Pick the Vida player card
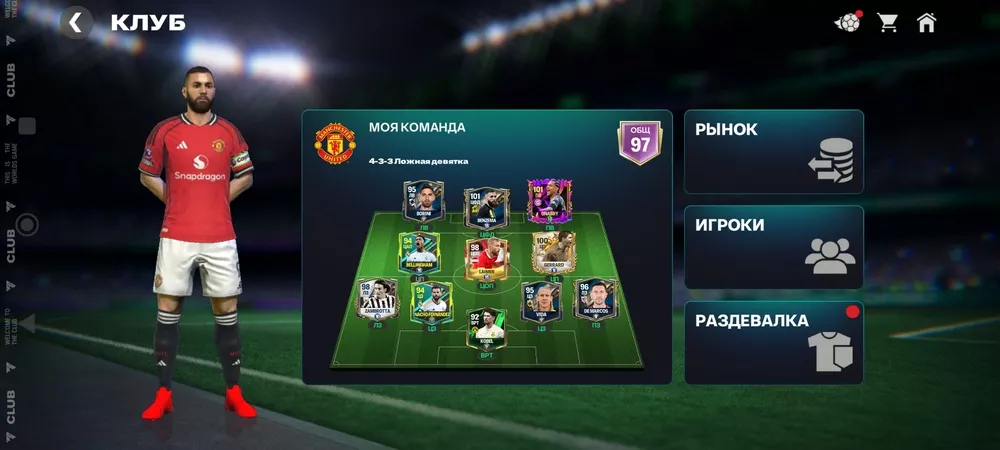Image resolution: width=1000 pixels, height=450 pixels. (541, 301)
